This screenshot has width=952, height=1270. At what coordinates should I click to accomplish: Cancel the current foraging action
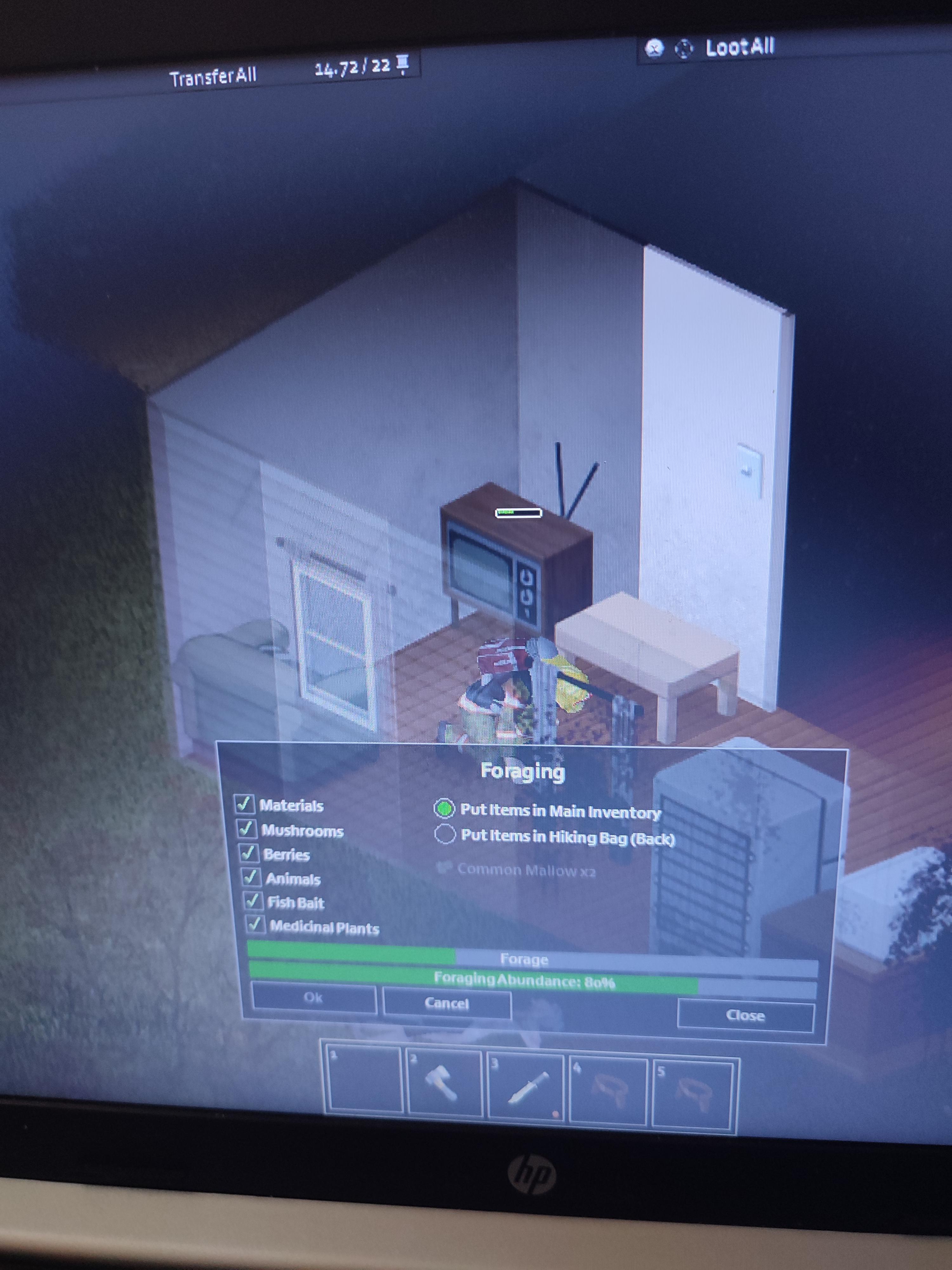446,1002
